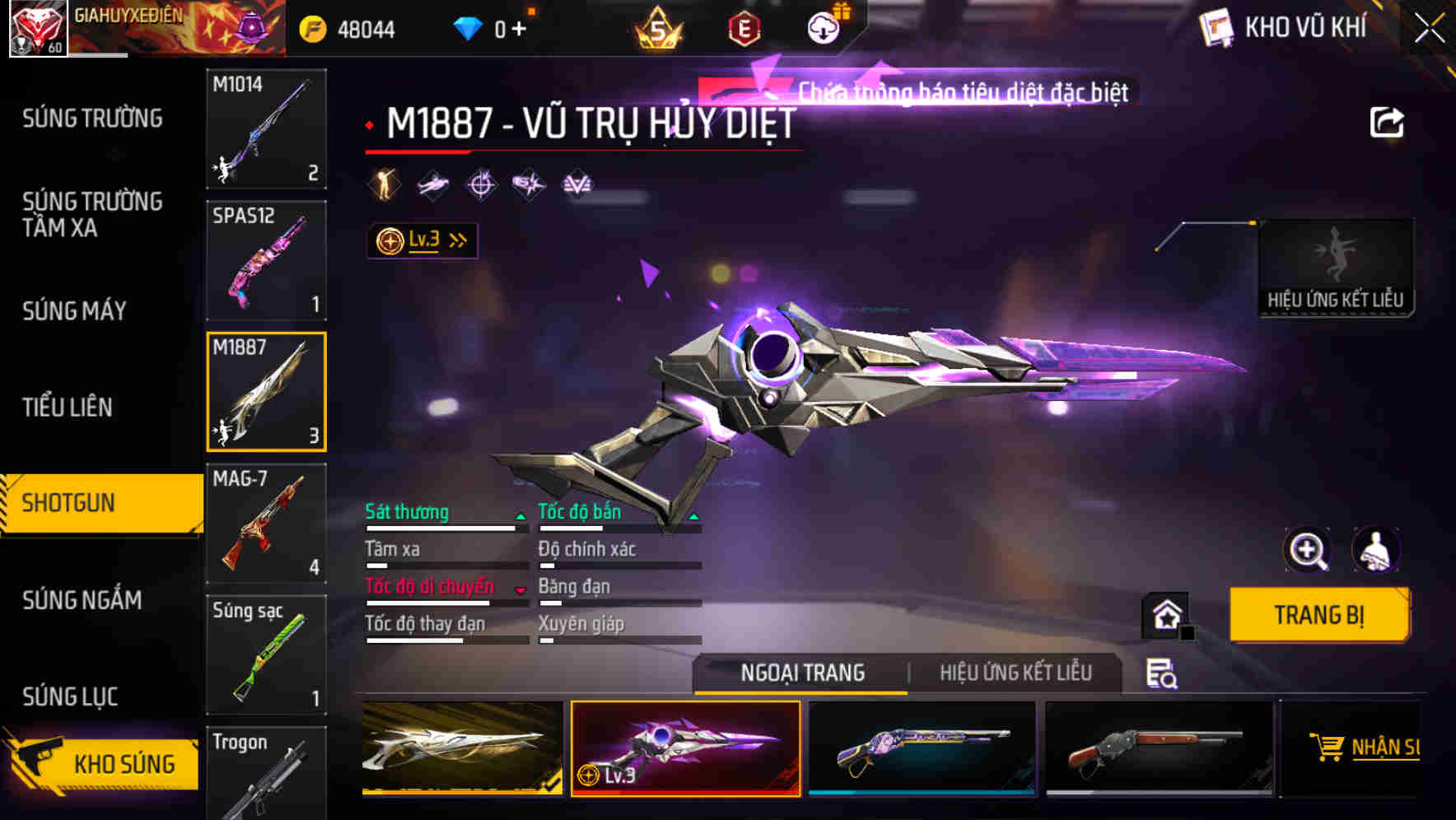Click the share icon at top right
The height and width of the screenshot is (820, 1456).
1388,121
